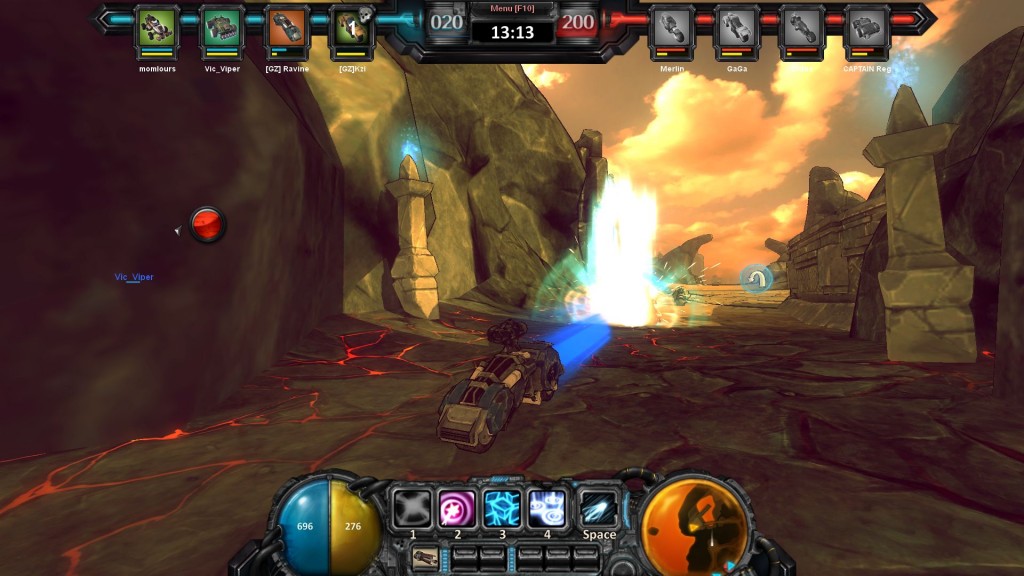Activate the greyed-out ability in slot 1

(411, 508)
